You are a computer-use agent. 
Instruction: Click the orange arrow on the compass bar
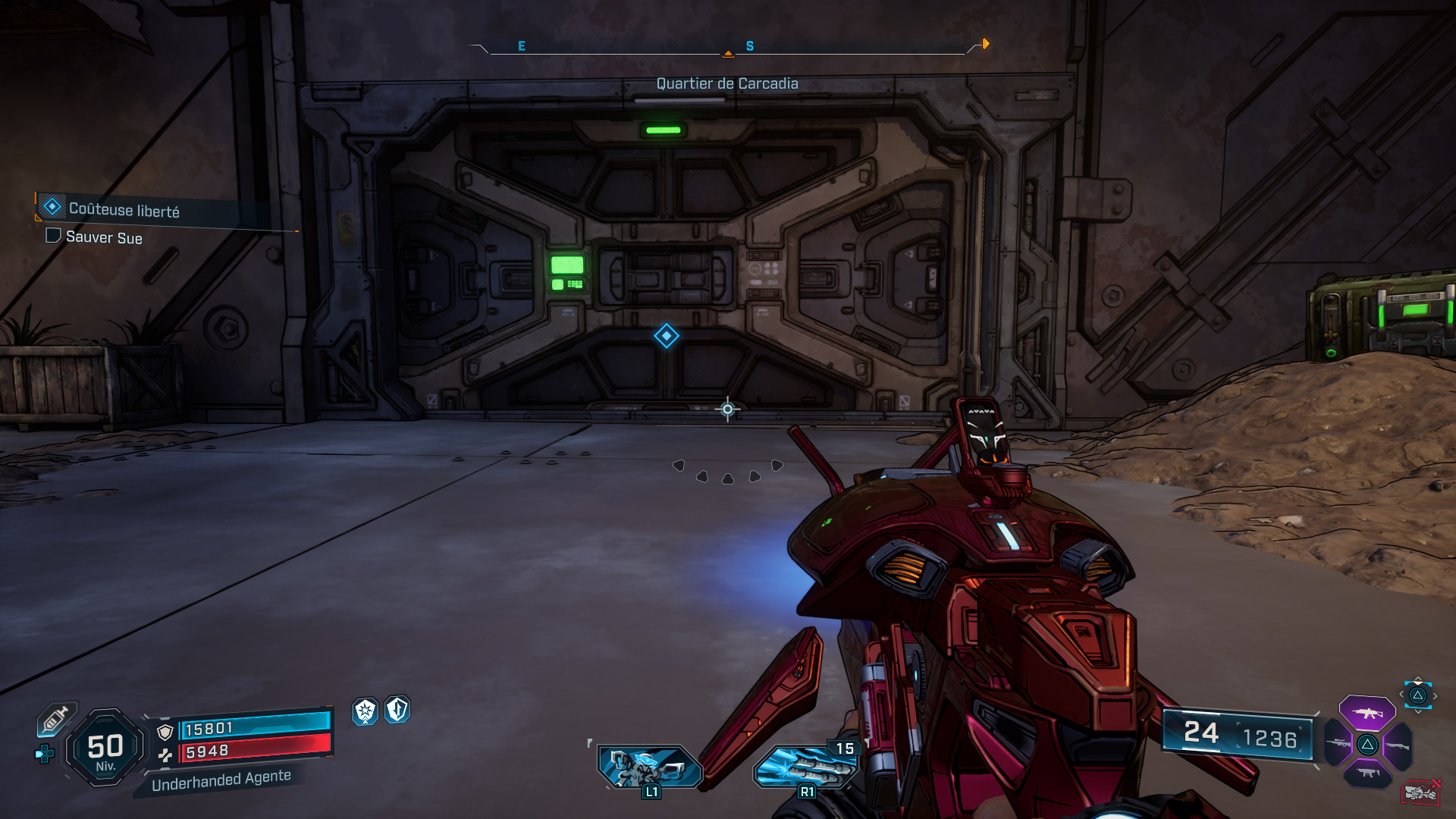click(984, 44)
